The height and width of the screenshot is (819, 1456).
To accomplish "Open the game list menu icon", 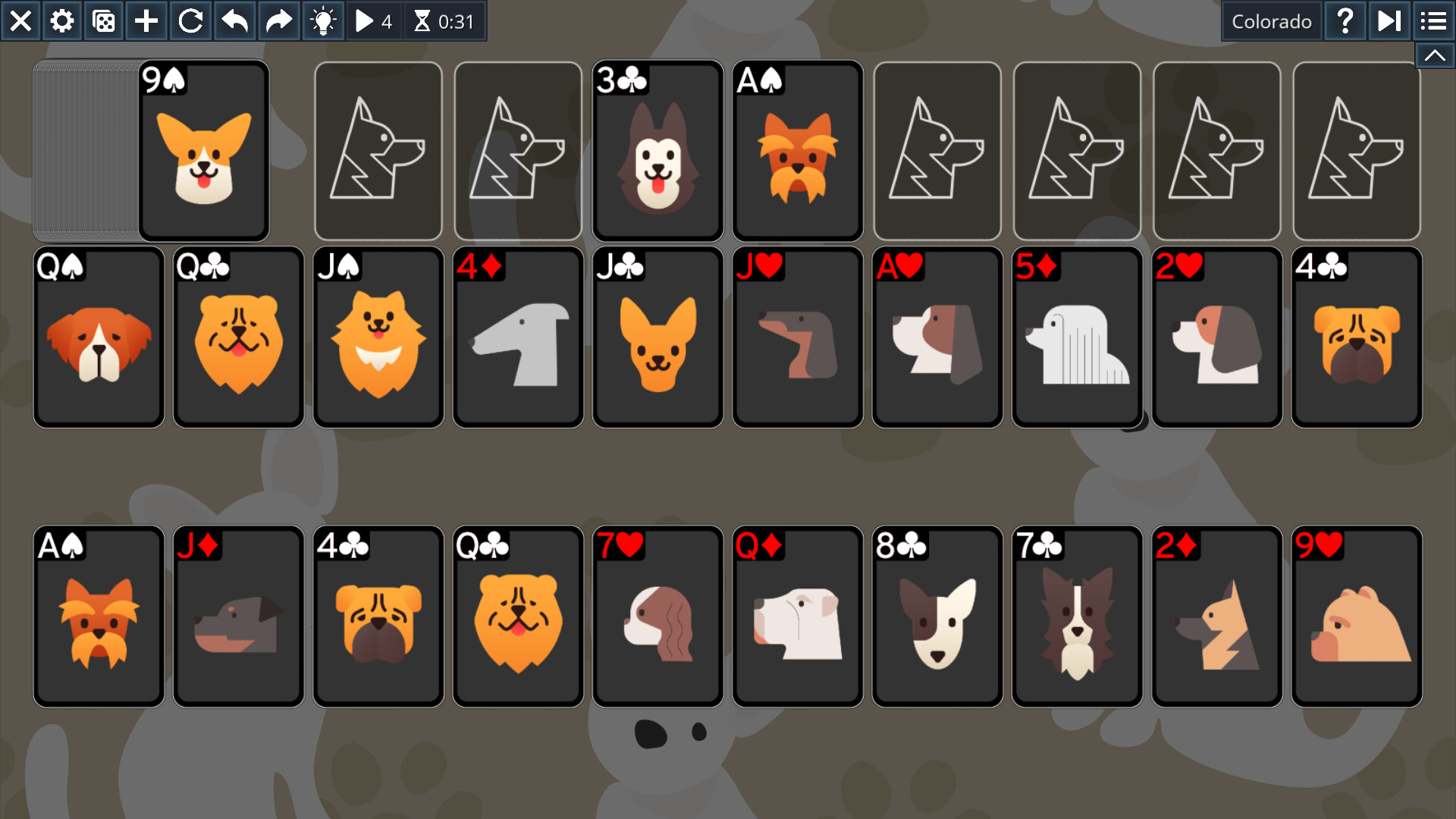I will click(x=1433, y=20).
